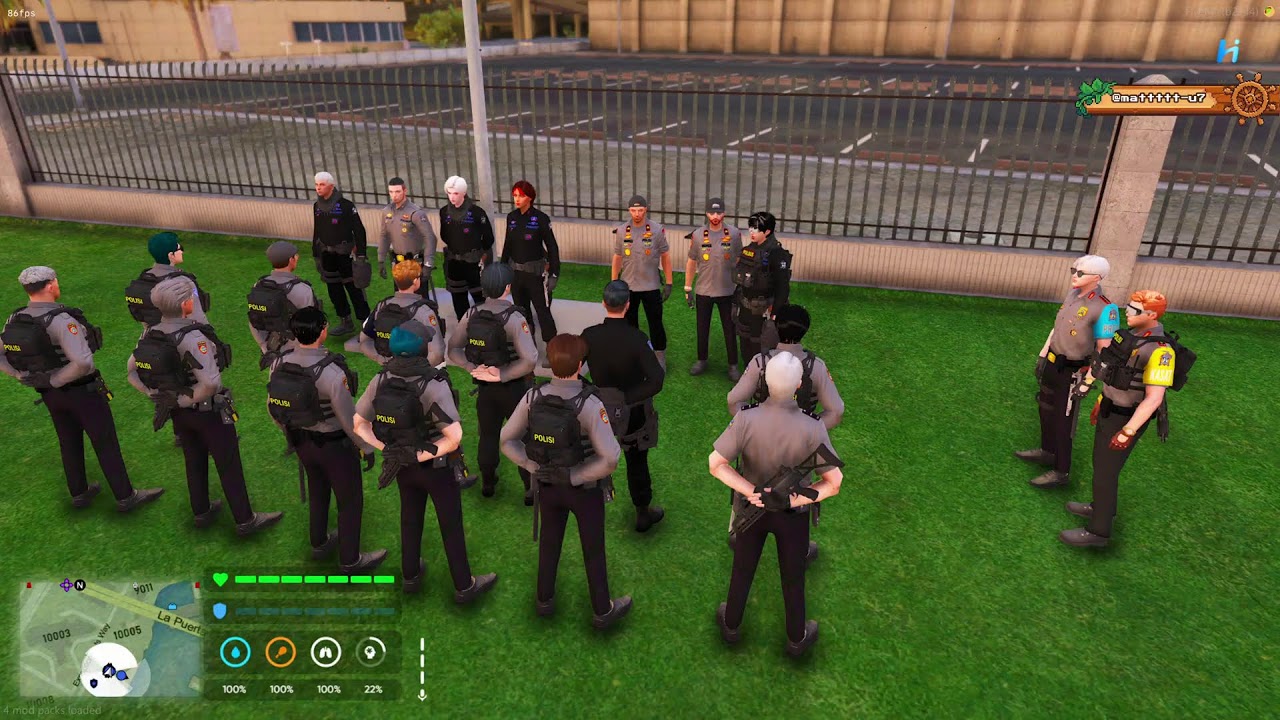The image size is (1280, 720).
Task: Click the green heart health icon
Action: [220, 579]
